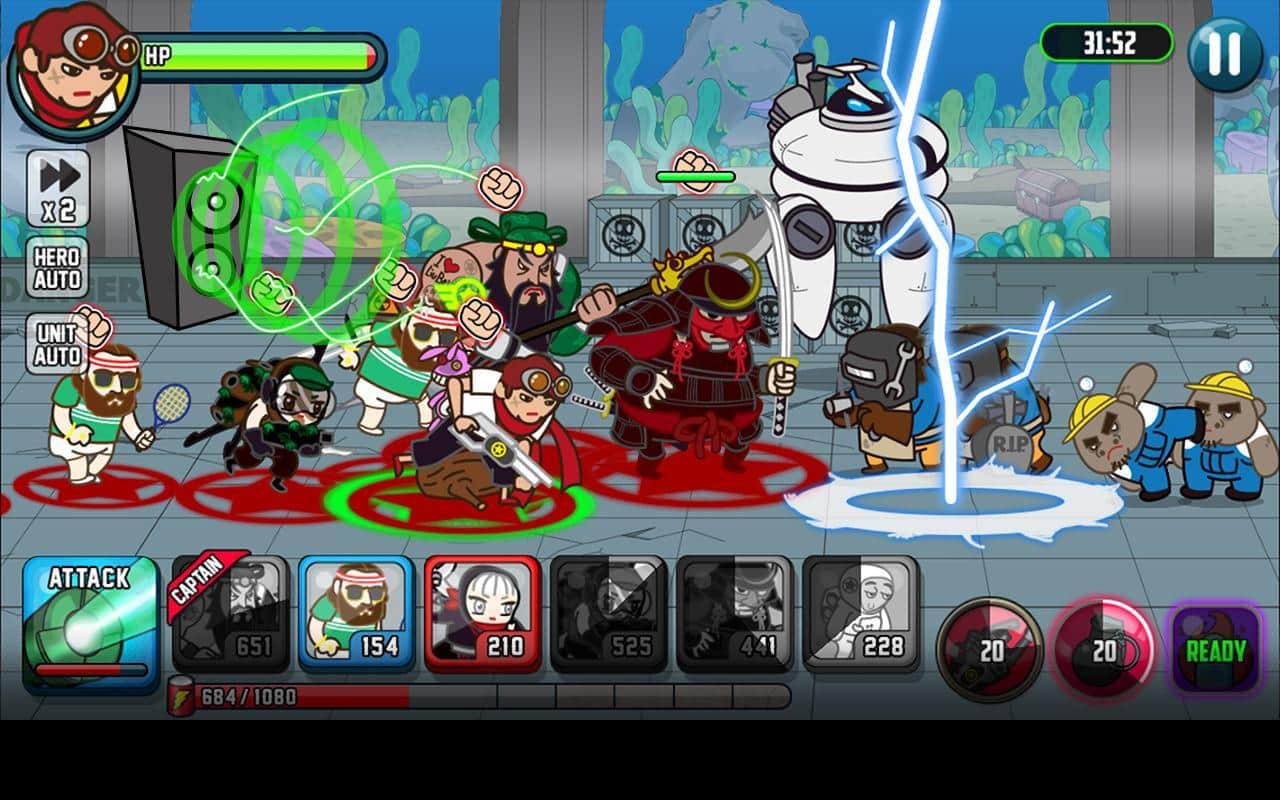Use the bomb skill icon

coord(1102,650)
